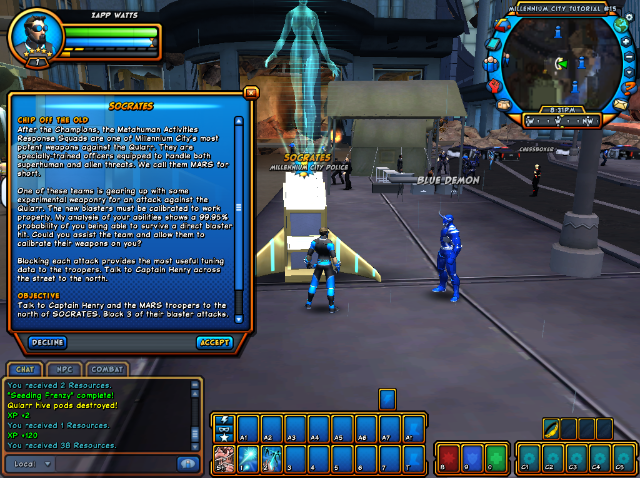
Task: Select the yellow blade device slot
Action: [550, 430]
